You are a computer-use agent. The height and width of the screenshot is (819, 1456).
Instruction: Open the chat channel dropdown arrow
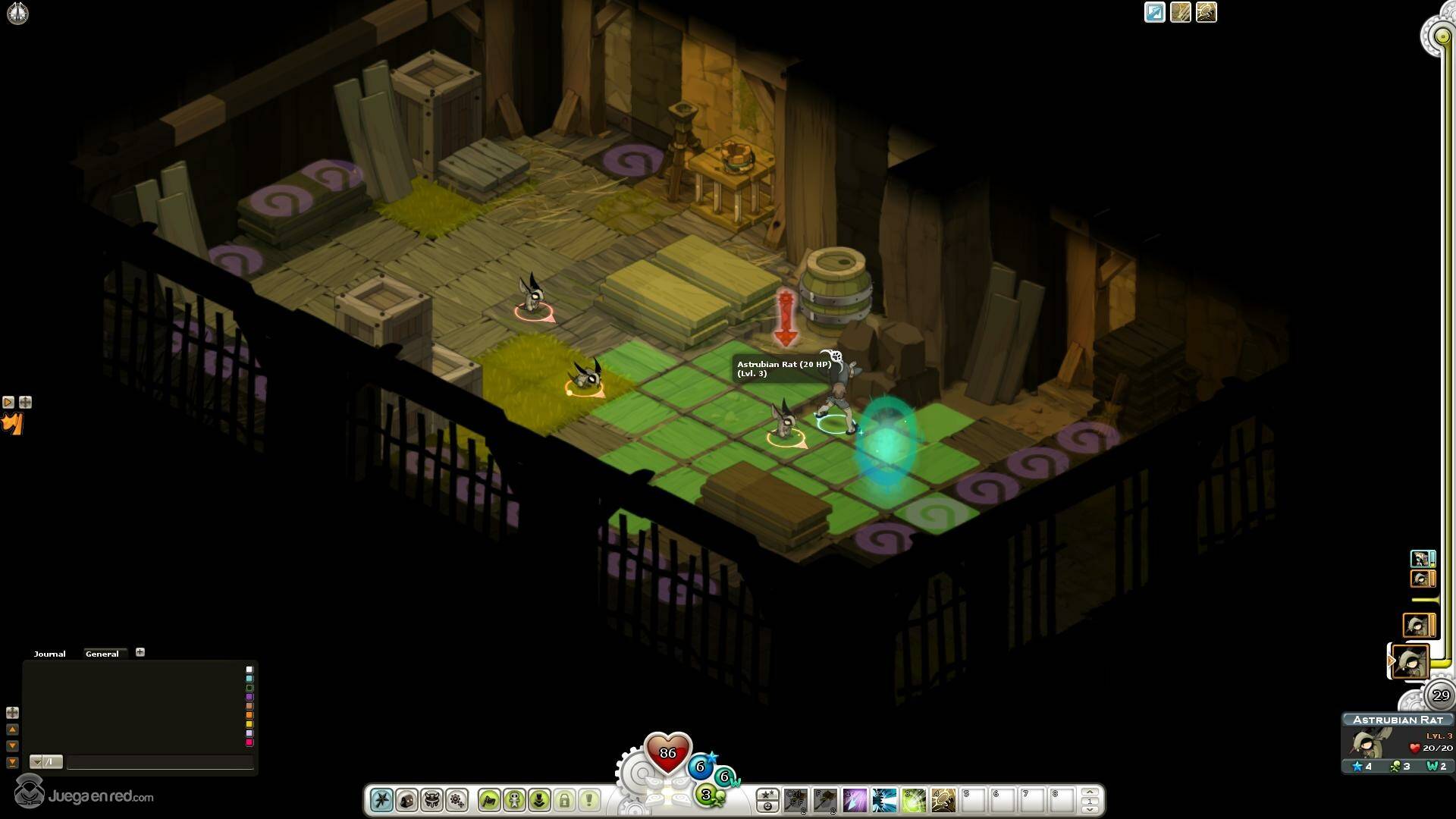pos(36,762)
